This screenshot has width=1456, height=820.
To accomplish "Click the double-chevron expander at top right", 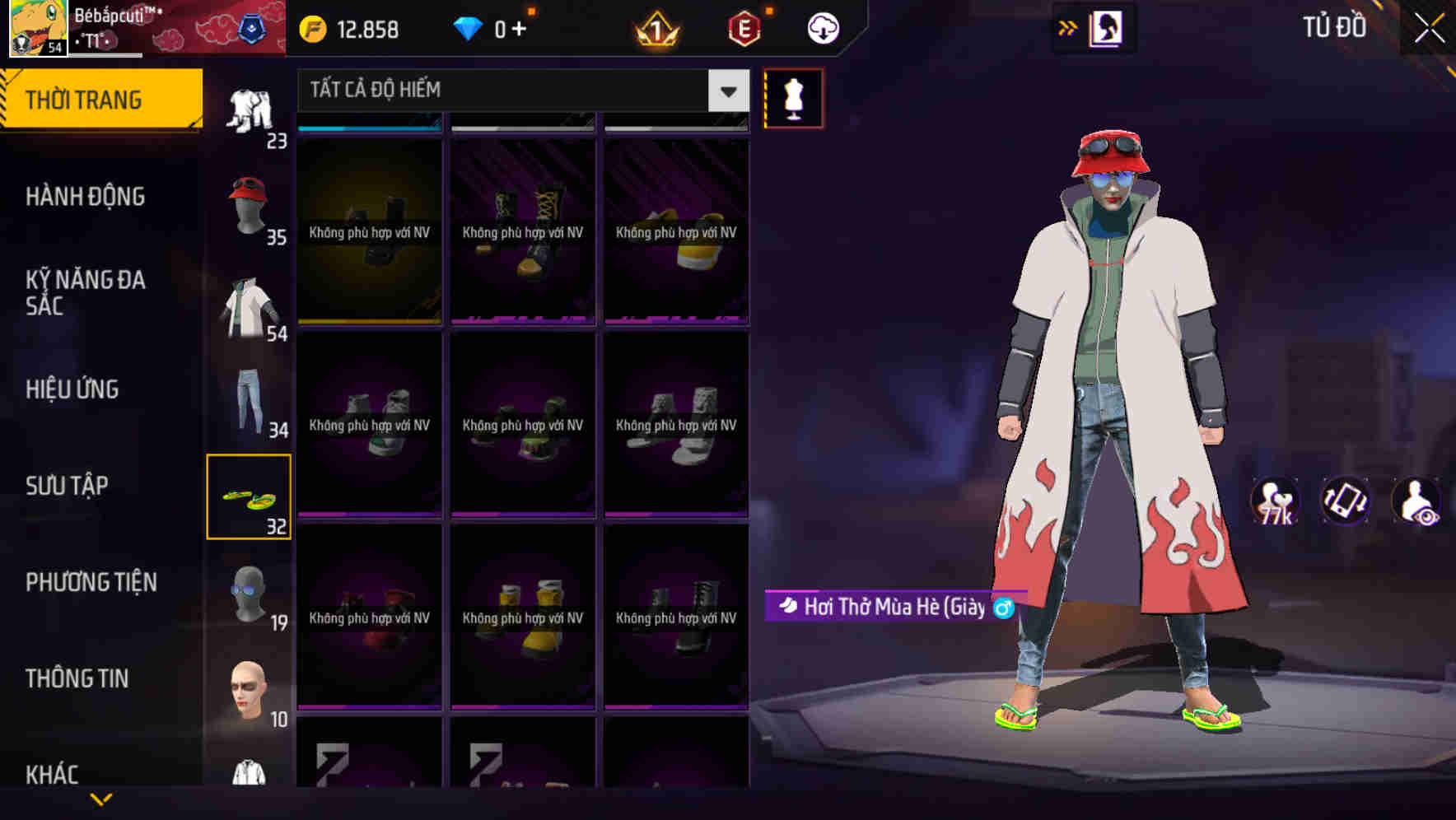I will [1067, 27].
